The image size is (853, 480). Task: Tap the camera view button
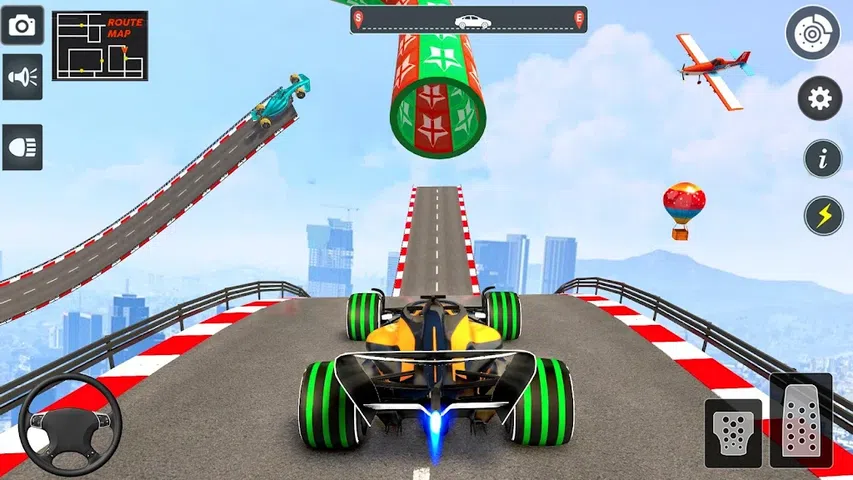22,24
